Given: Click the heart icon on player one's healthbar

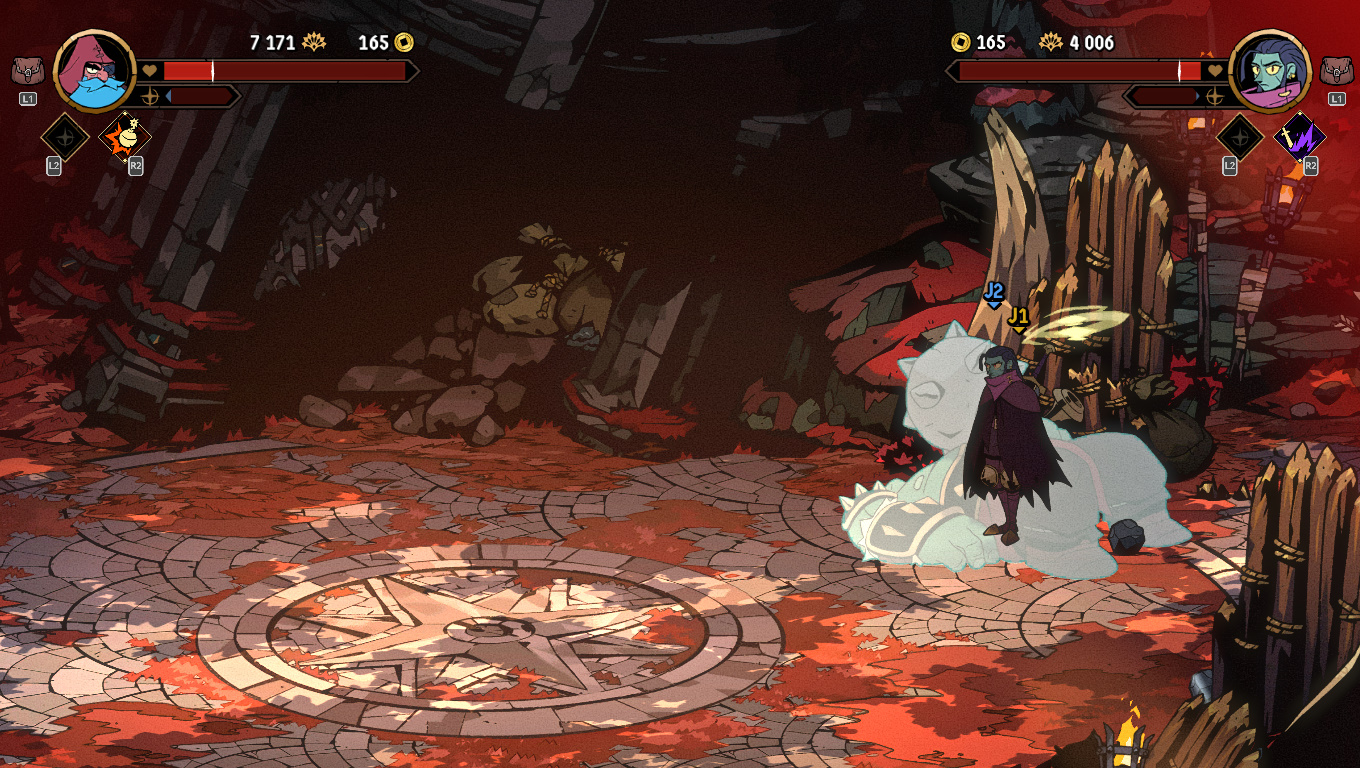Looking at the screenshot, I should pos(150,70).
